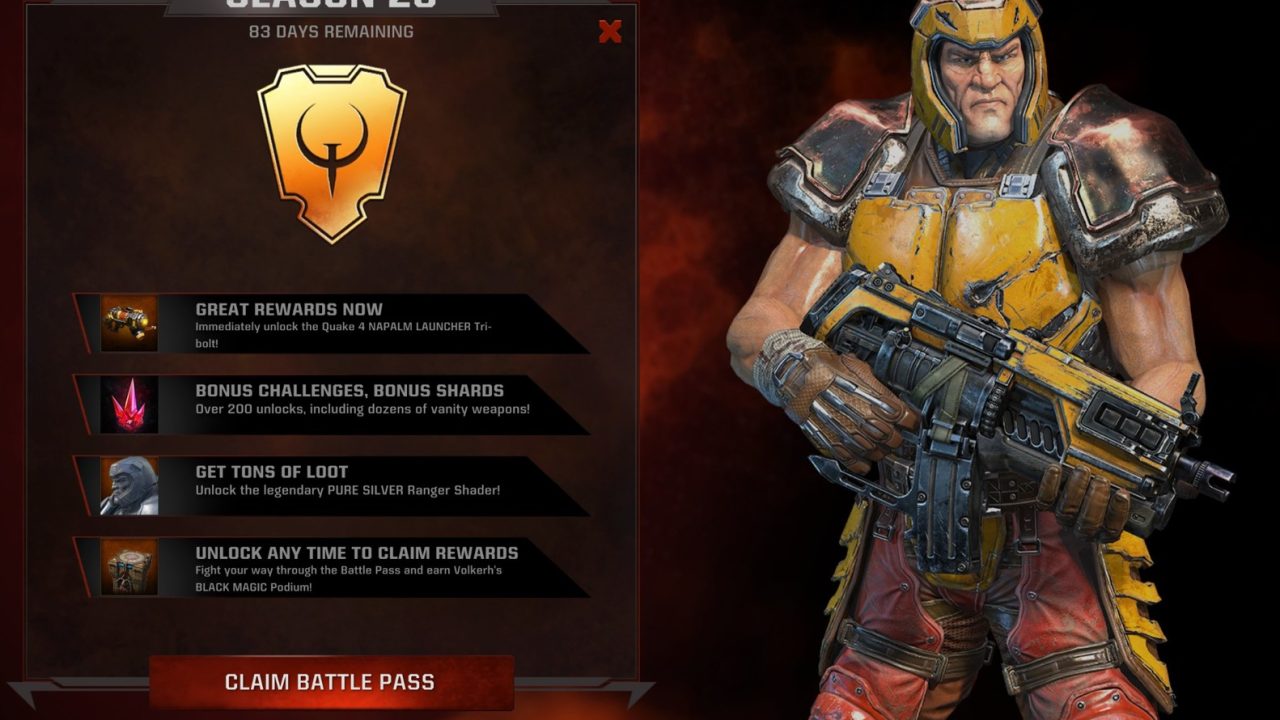Click the red shards crystal icon
Image resolution: width=1280 pixels, height=720 pixels.
[x=129, y=405]
